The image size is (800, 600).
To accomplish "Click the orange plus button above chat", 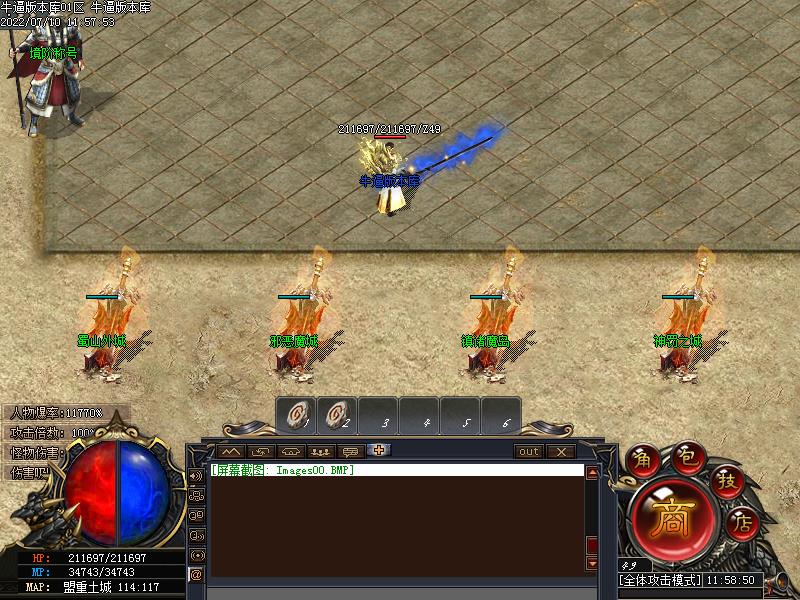I will coord(380,451).
